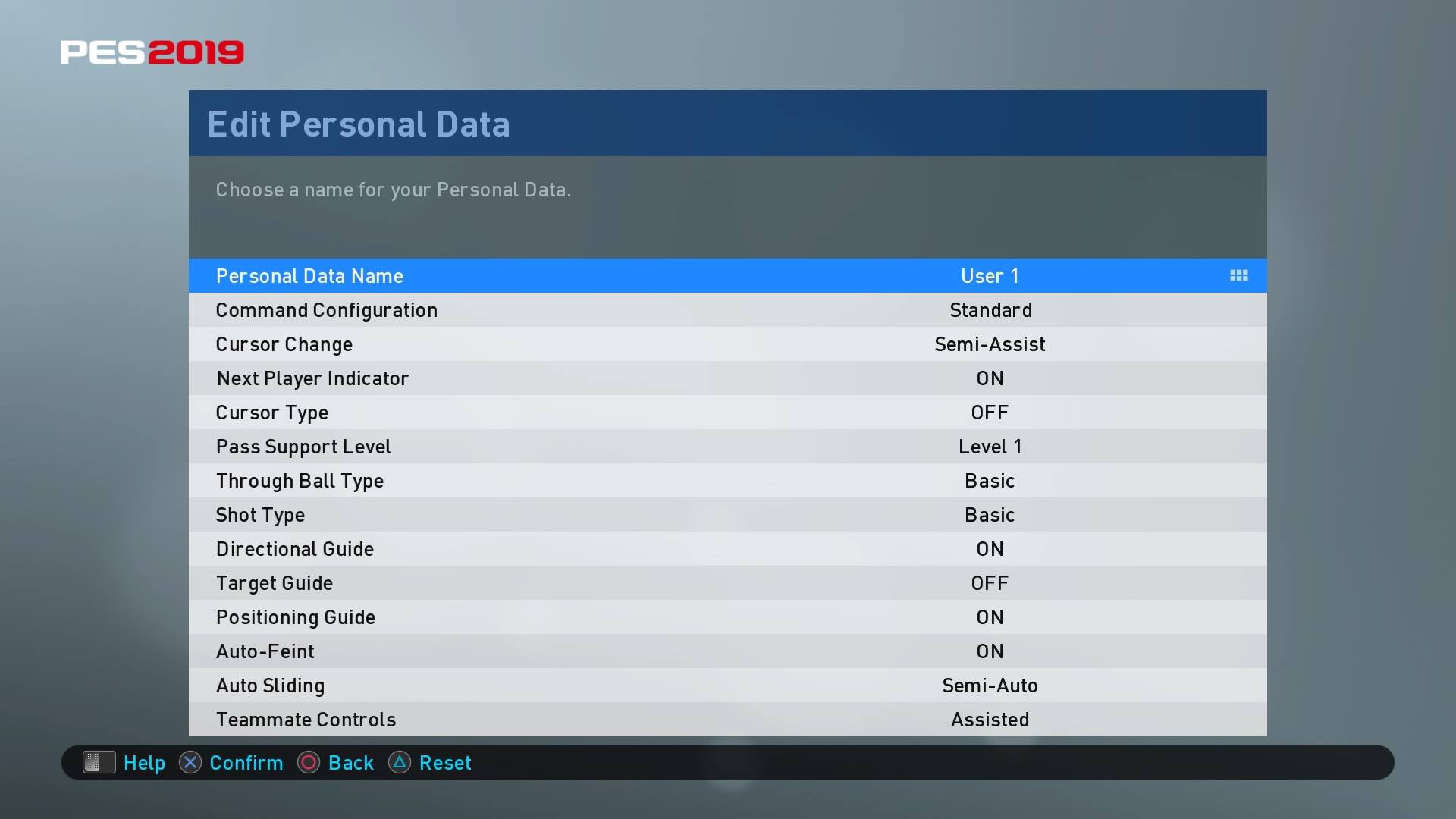Choose the Teammate Controls setting row

point(726,720)
